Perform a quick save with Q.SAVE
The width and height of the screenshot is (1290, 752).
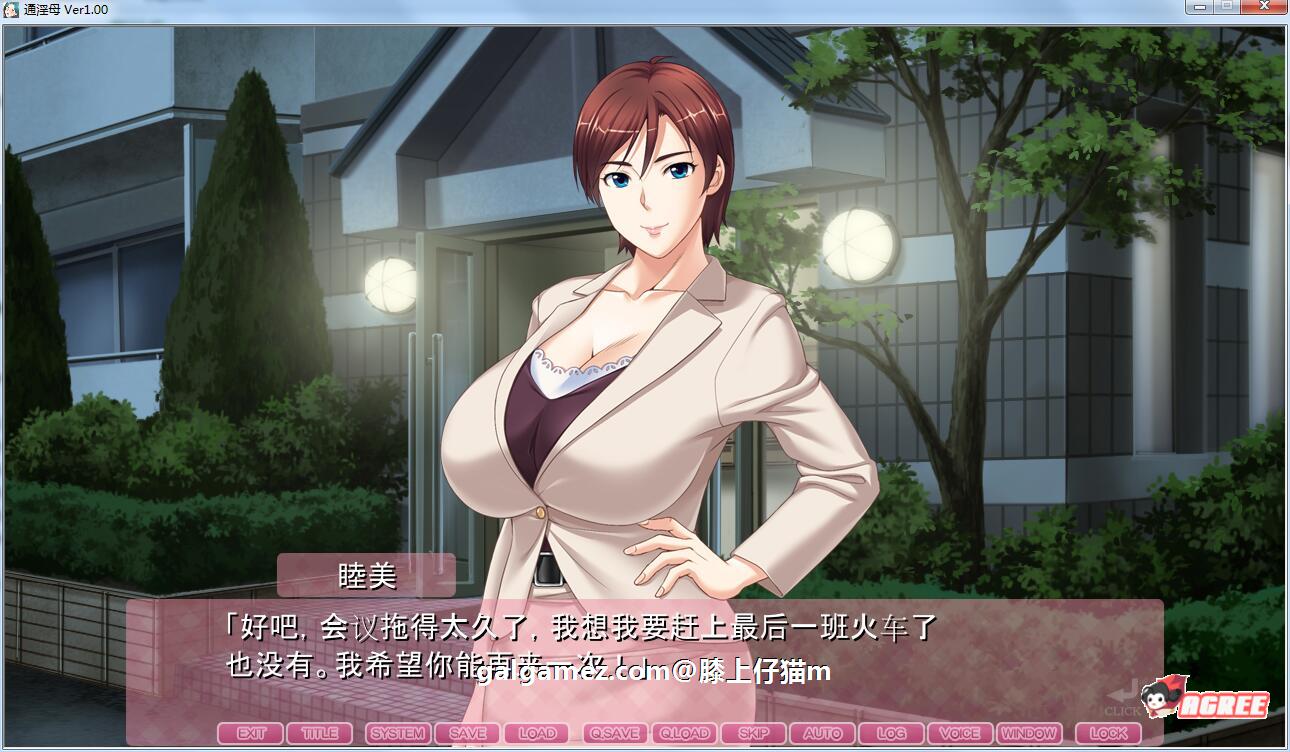click(x=613, y=733)
